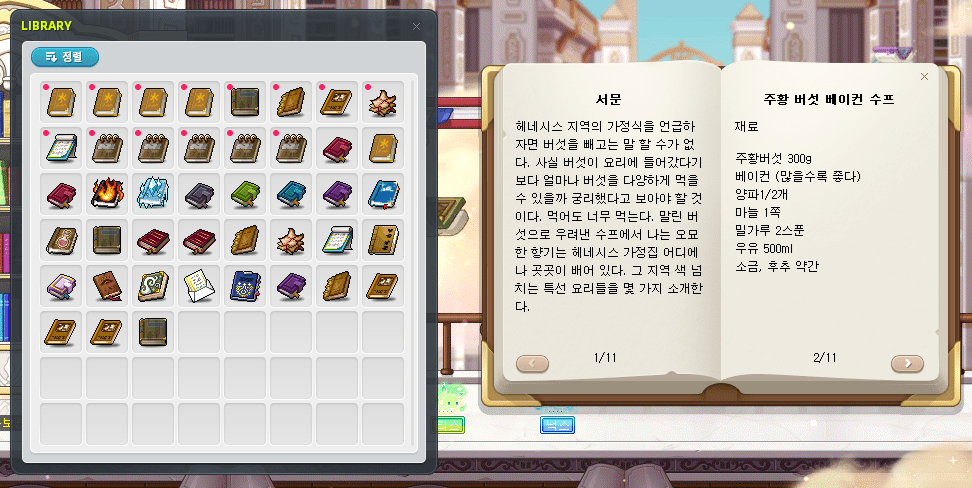Go back to the previous book page

532,362
